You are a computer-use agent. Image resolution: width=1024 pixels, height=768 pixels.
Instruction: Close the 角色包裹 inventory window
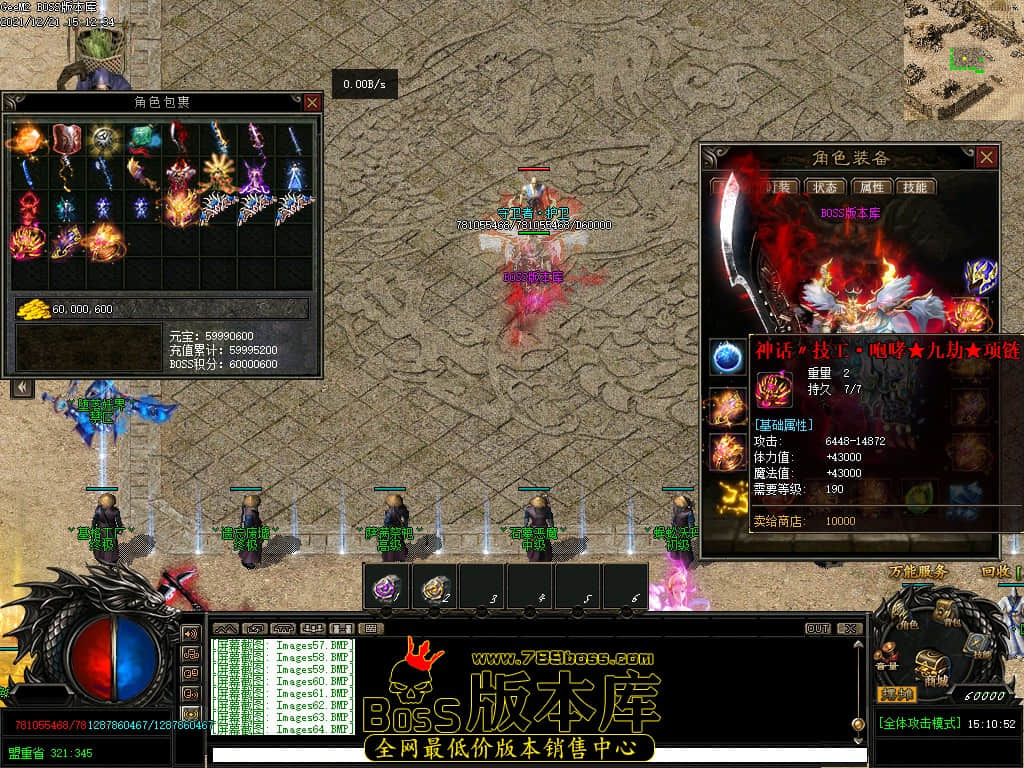click(x=312, y=102)
